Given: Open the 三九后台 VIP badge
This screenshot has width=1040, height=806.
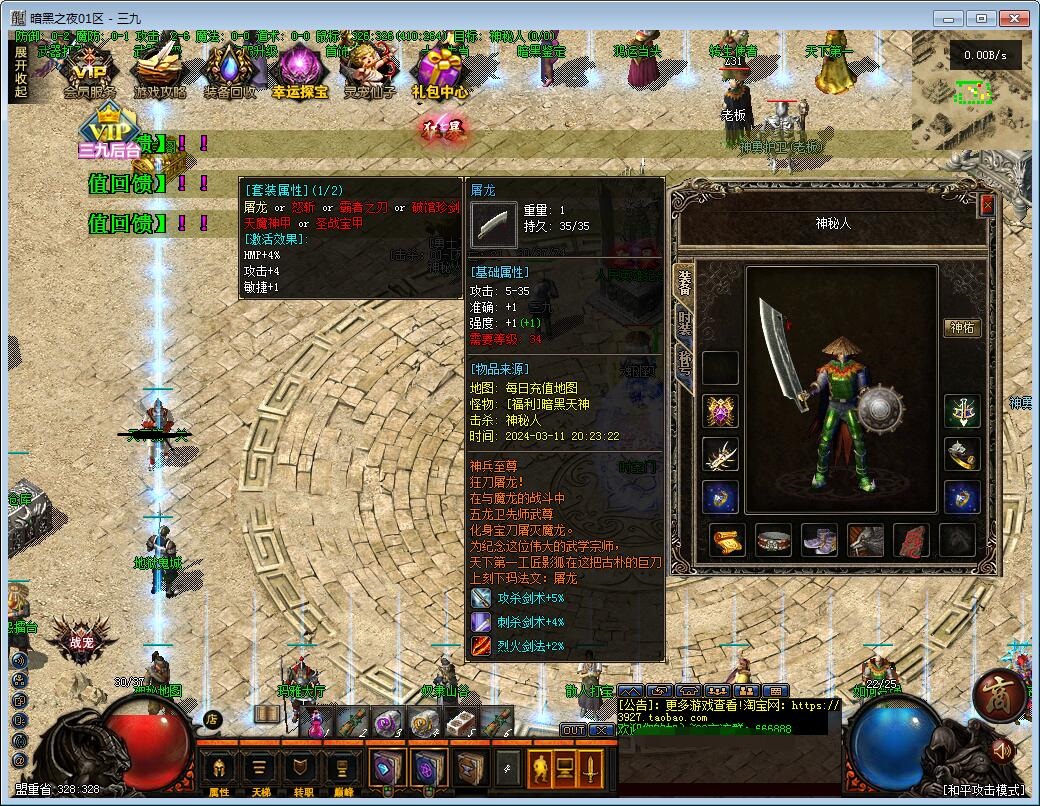Looking at the screenshot, I should point(109,136).
